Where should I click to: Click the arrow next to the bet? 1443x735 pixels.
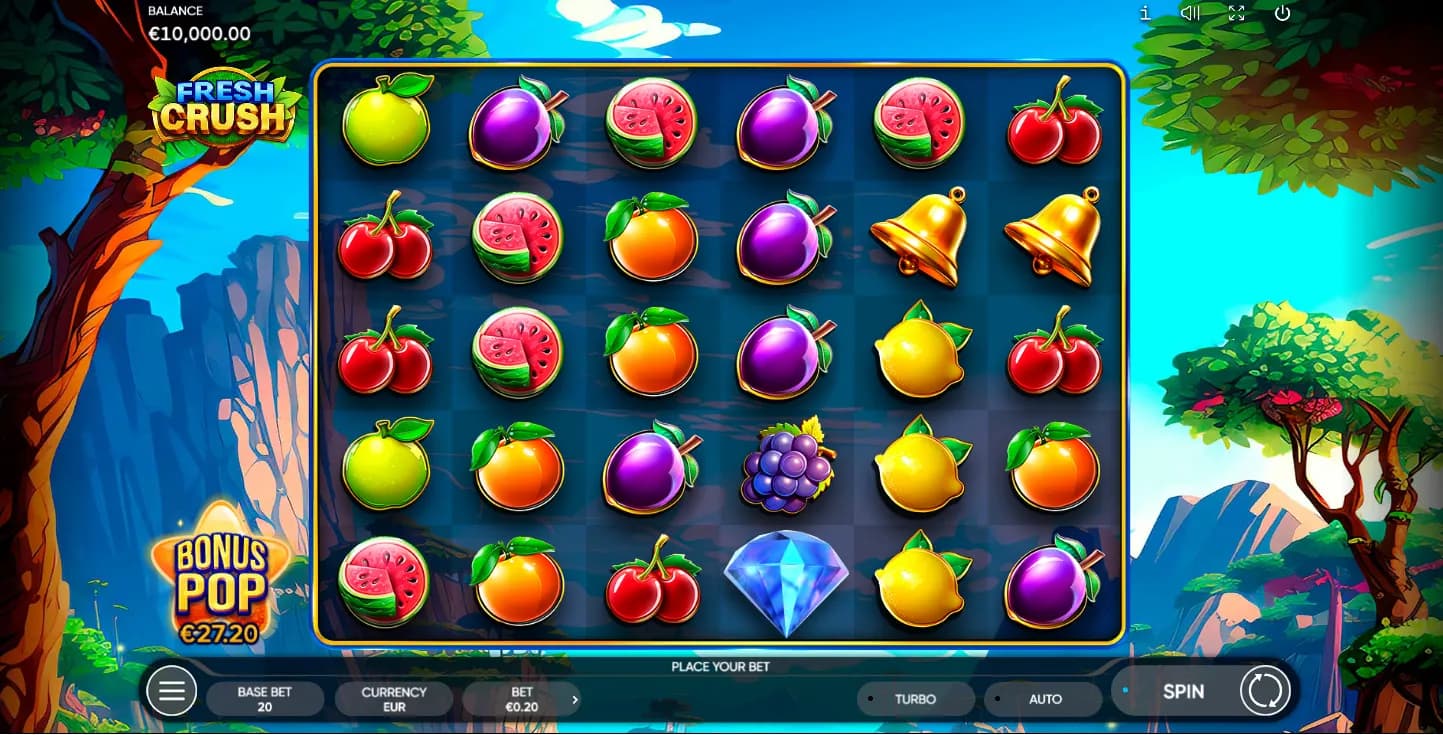click(575, 699)
